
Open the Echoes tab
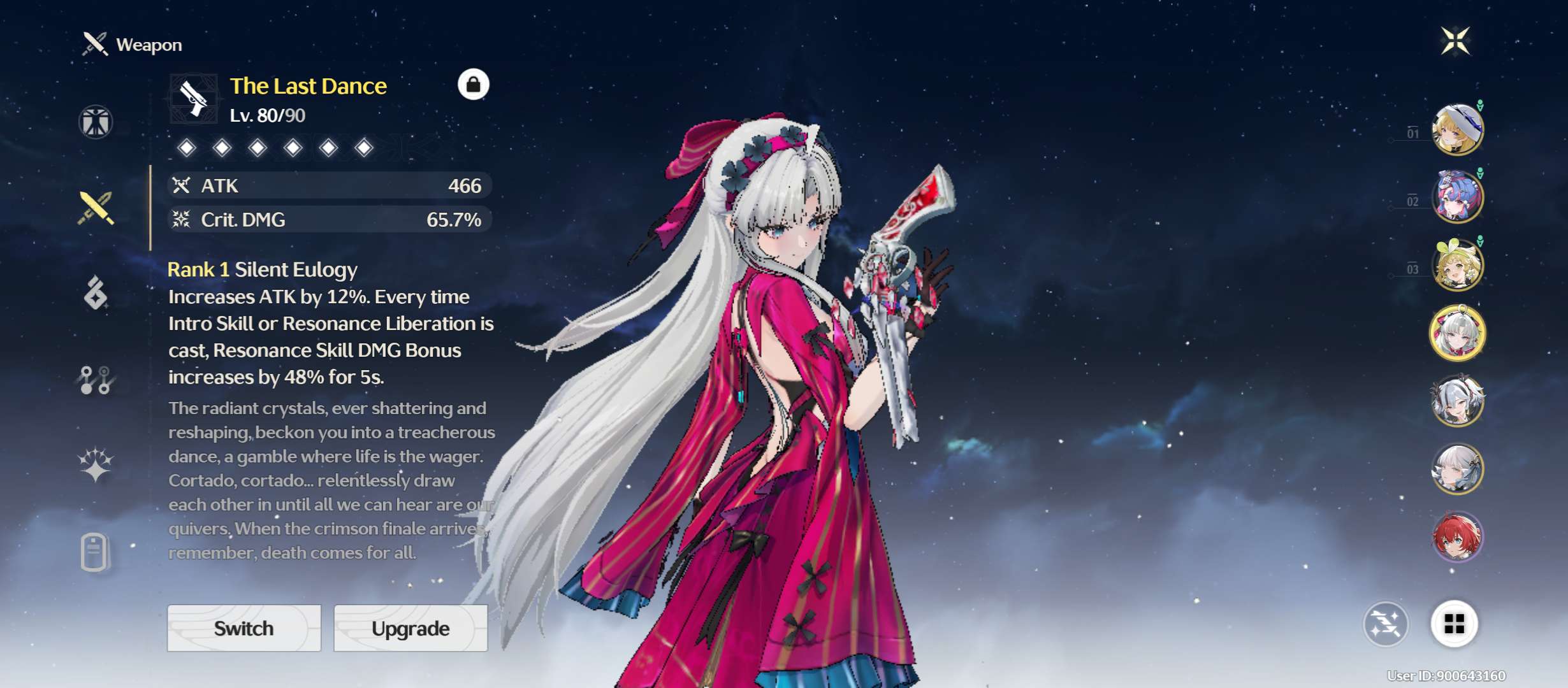[96, 293]
